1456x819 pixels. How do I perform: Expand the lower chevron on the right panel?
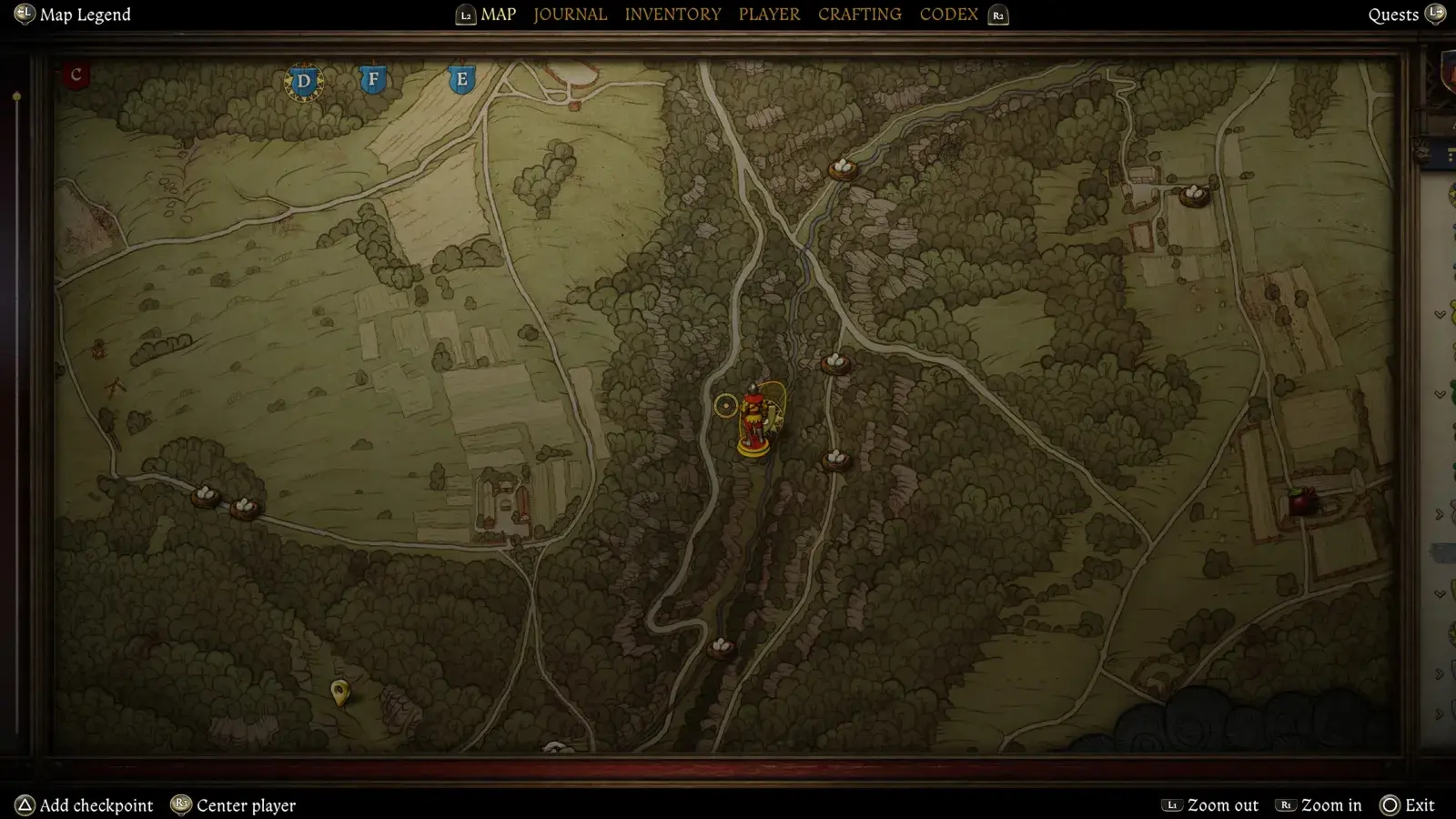click(1441, 395)
